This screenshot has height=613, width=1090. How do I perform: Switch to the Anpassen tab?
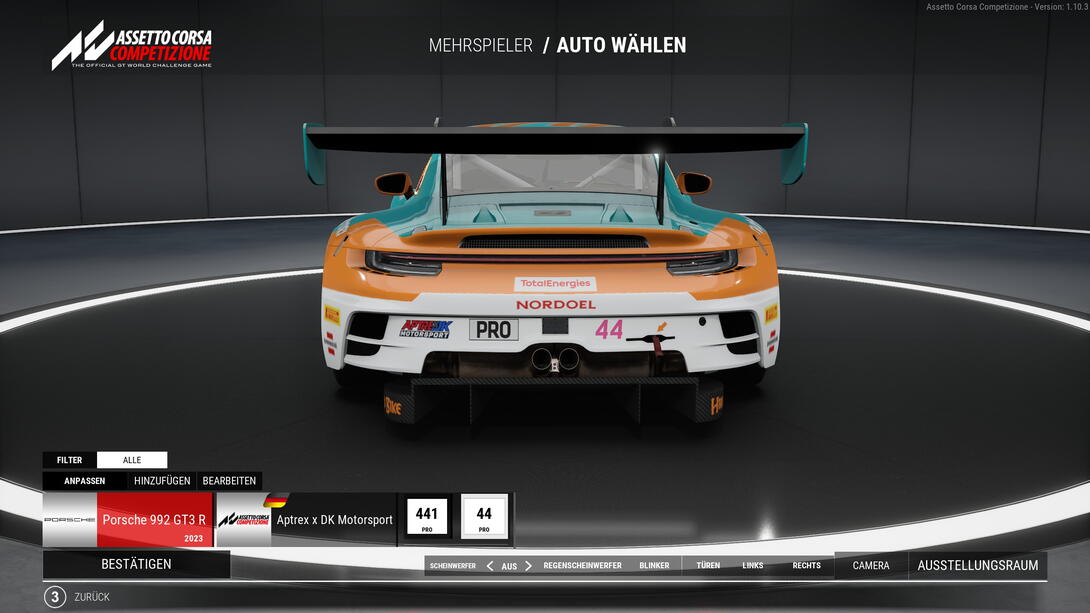pyautogui.click(x=85, y=481)
